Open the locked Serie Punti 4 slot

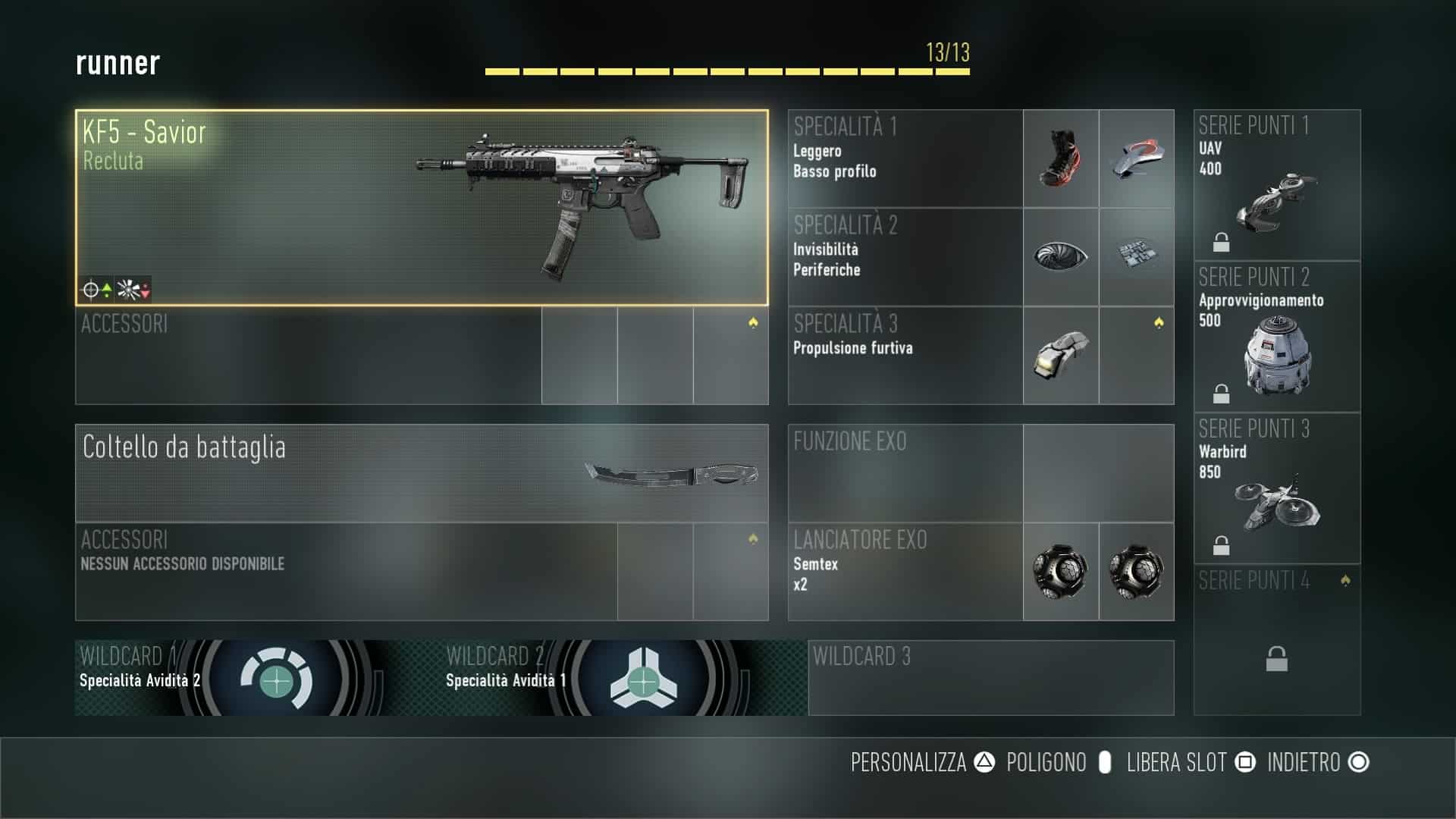[x=1277, y=640]
